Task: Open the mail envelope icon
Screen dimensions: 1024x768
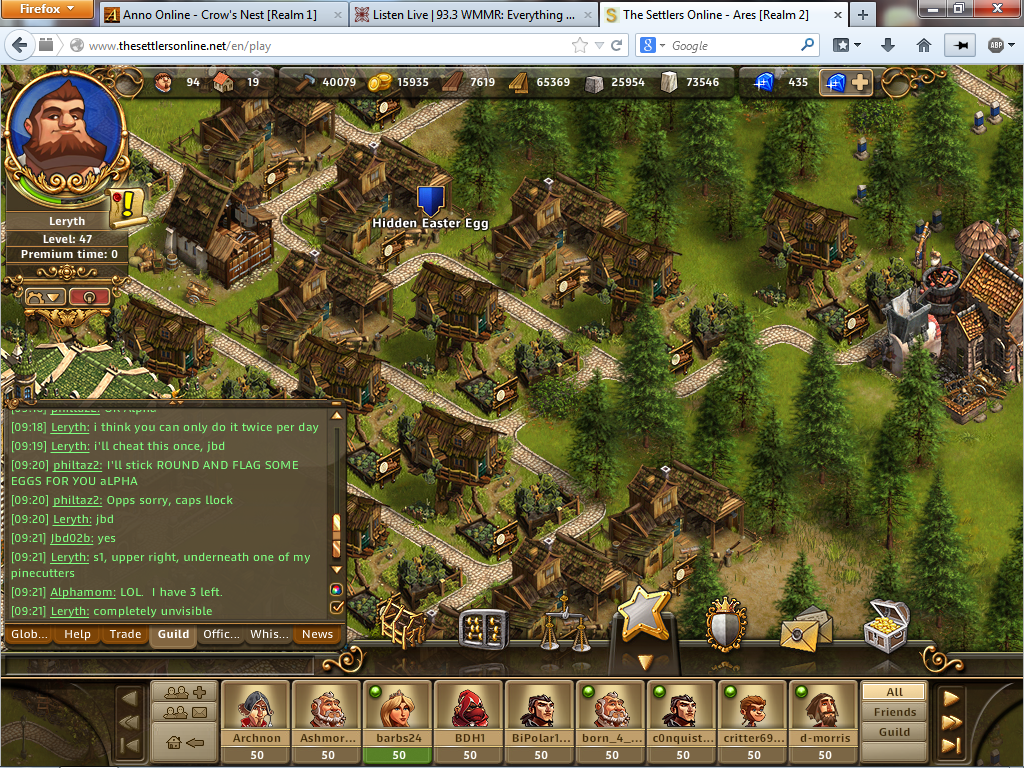Action: point(805,627)
